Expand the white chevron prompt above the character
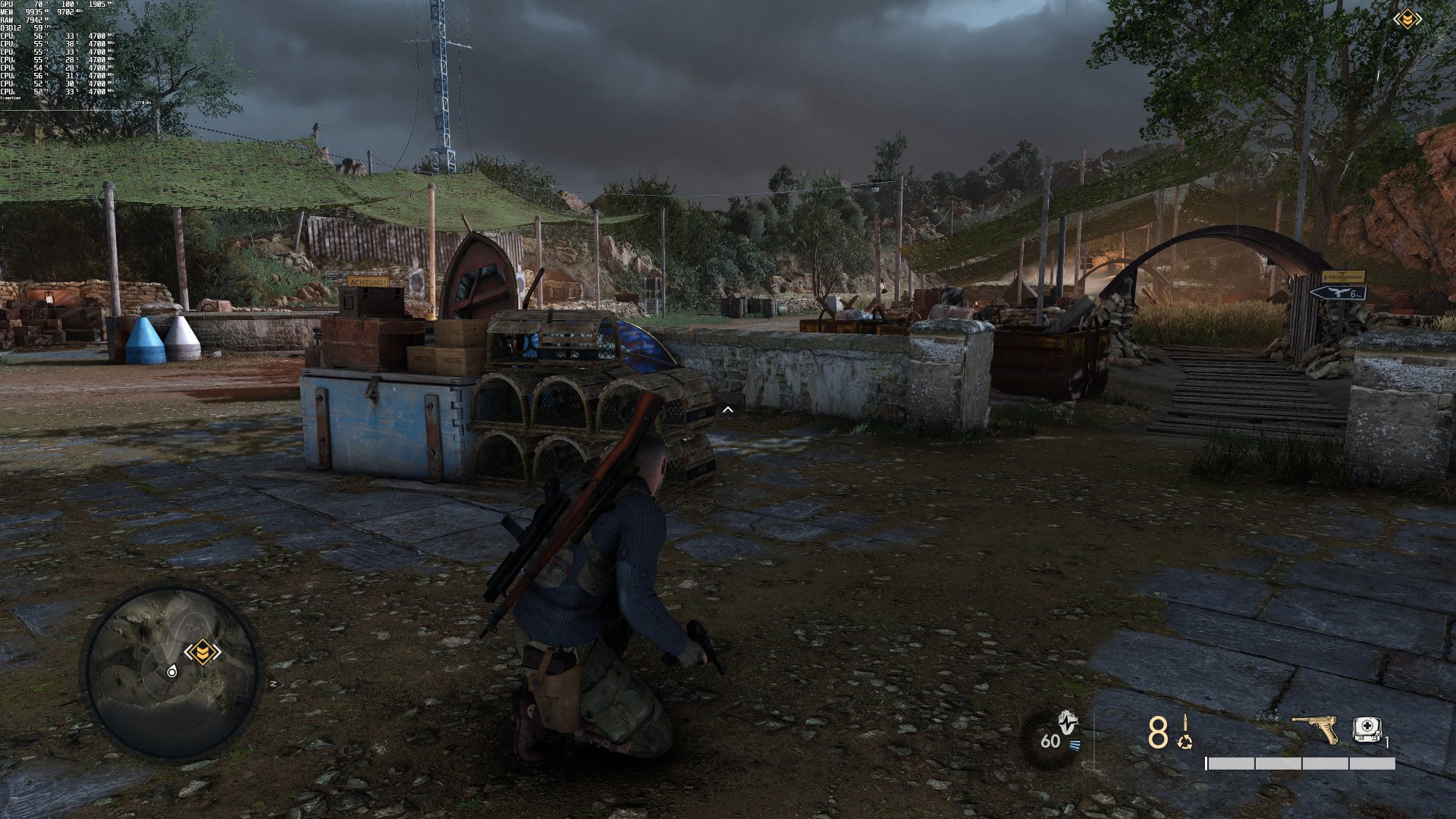 point(728,408)
